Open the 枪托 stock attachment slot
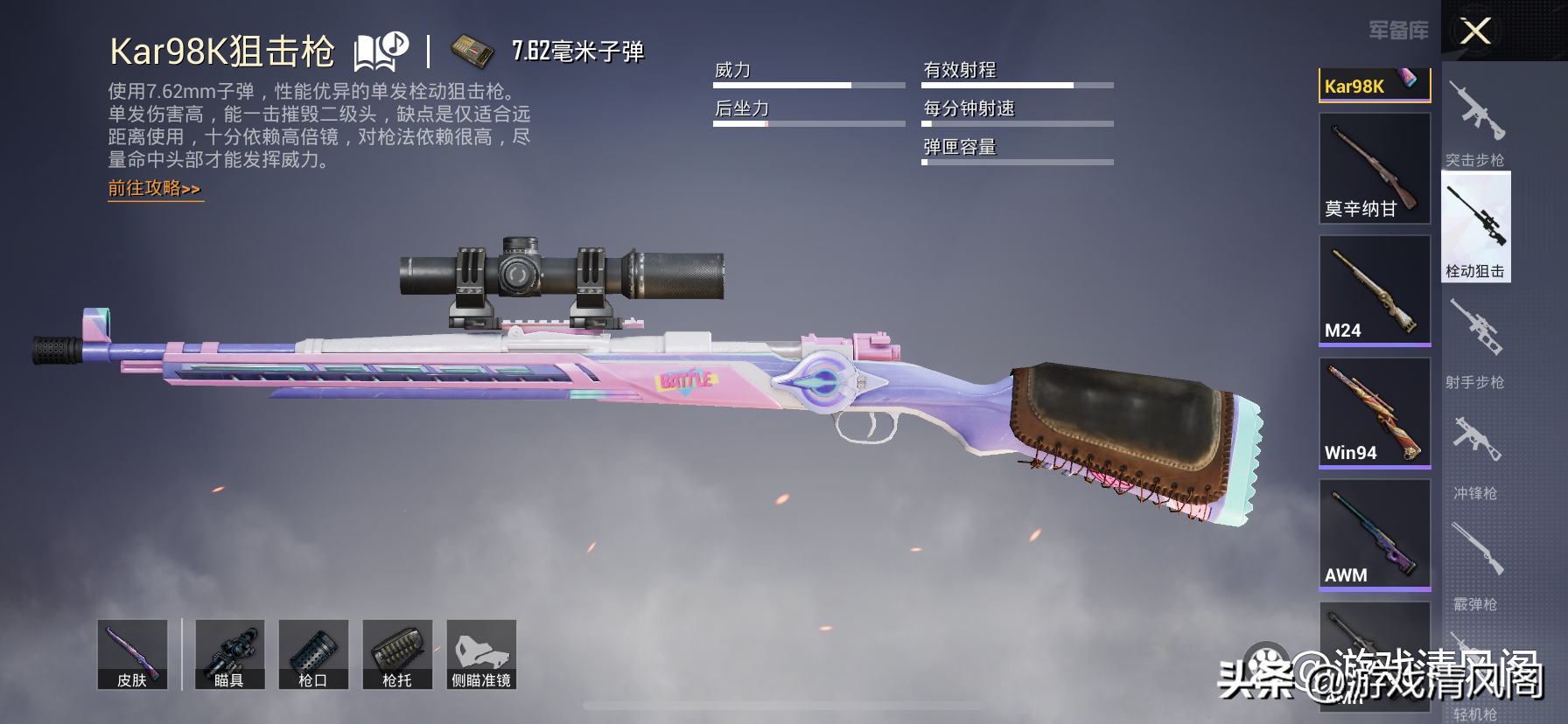 click(397, 655)
